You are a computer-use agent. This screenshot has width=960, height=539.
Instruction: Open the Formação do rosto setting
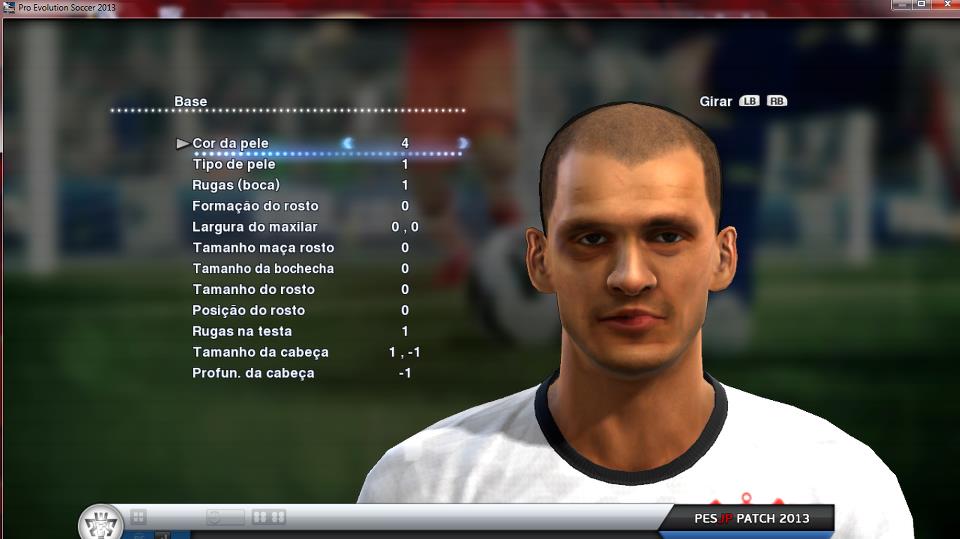255,206
